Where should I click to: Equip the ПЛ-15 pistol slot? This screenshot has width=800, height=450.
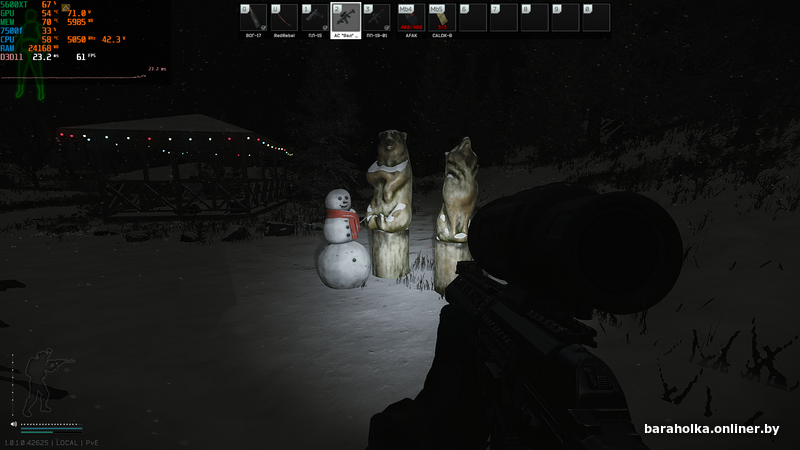[315, 18]
